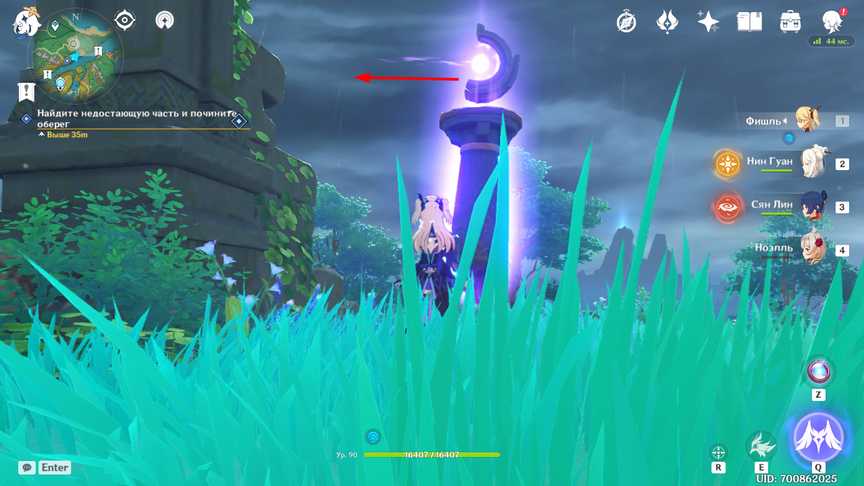Open the Adventurer Handbook book icon
The height and width of the screenshot is (486, 864).
[x=749, y=21]
